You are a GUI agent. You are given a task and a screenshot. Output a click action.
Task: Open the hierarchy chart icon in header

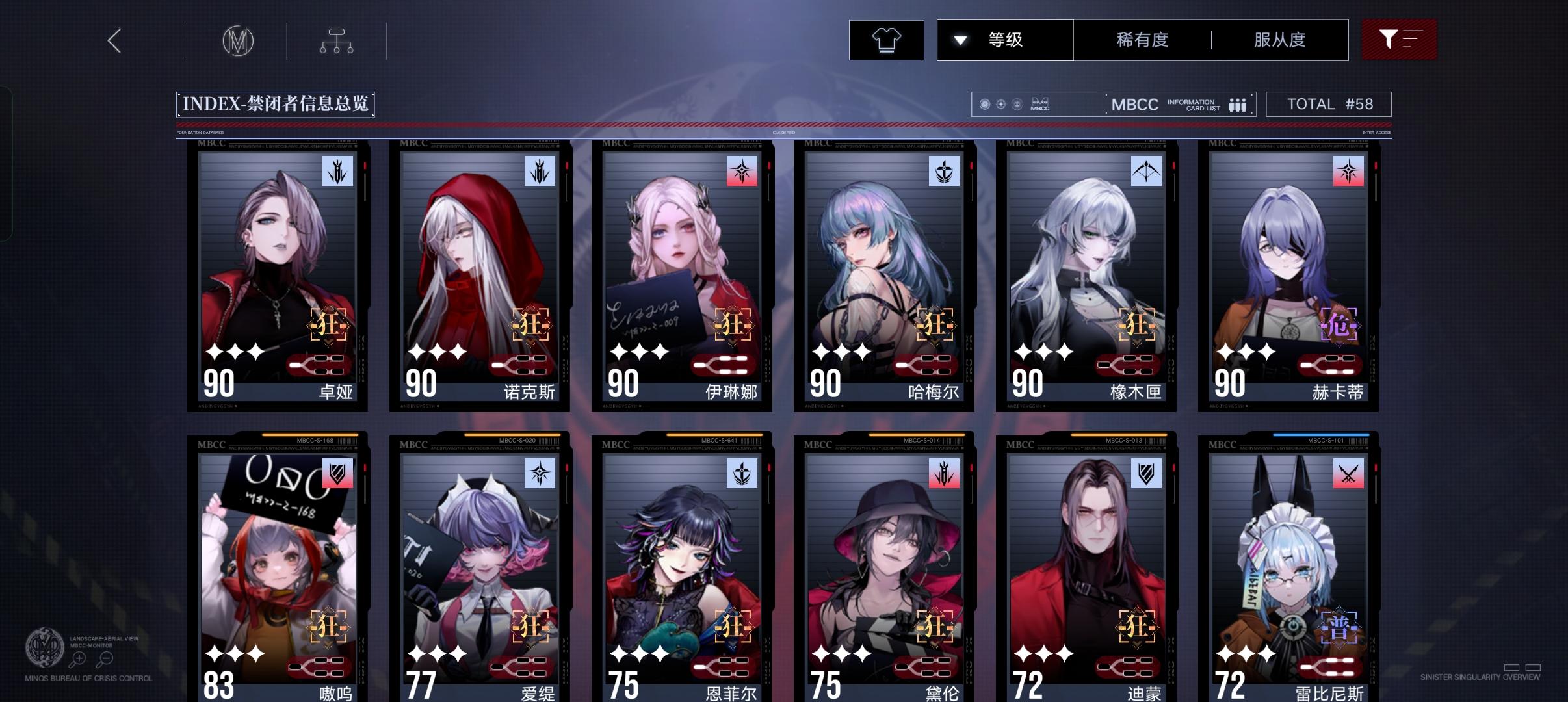point(335,40)
